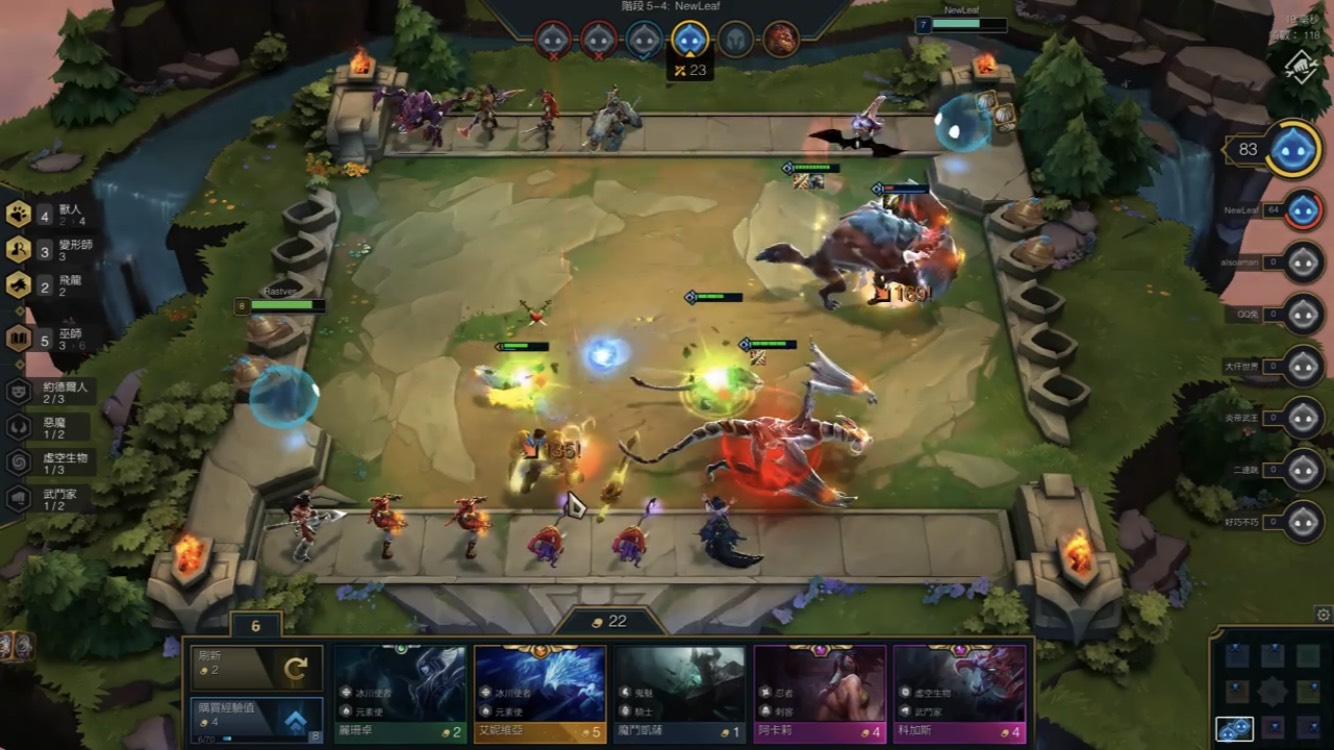Buy experience with the 購買經驗值 button

[257, 718]
